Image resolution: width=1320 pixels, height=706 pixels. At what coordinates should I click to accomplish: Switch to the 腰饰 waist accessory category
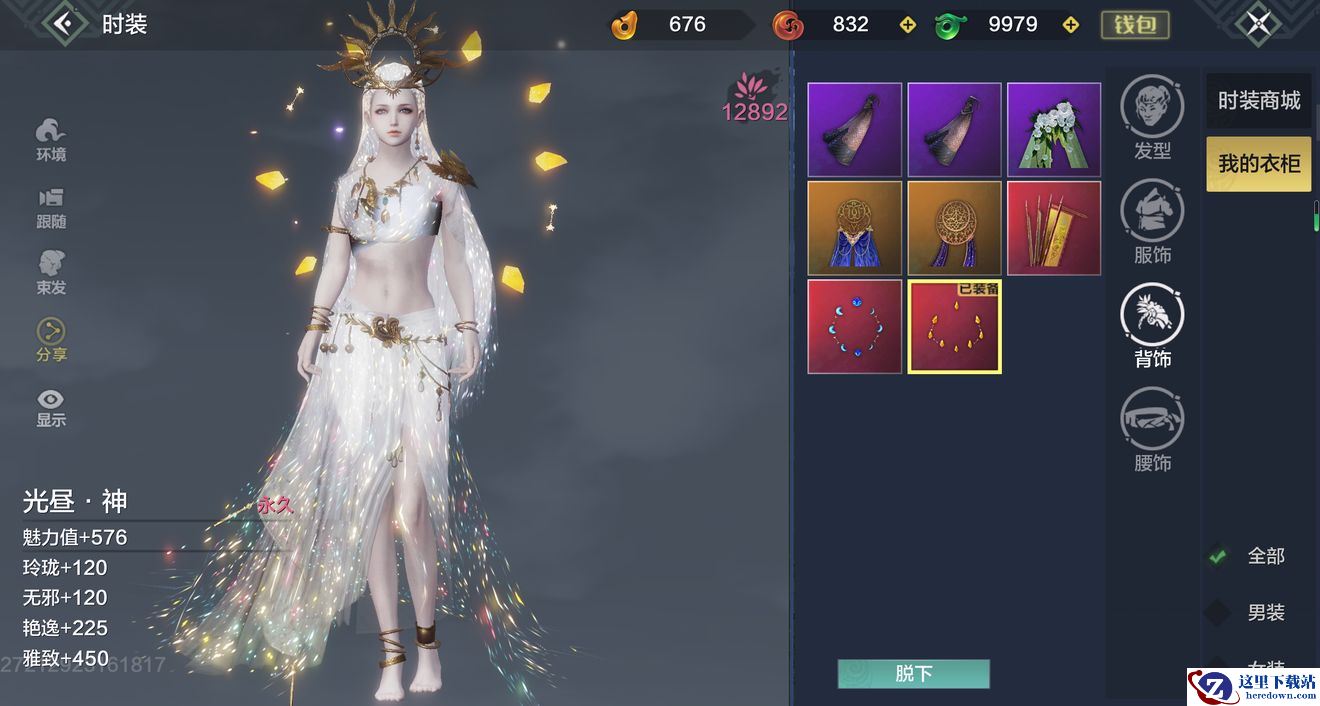click(x=1152, y=429)
